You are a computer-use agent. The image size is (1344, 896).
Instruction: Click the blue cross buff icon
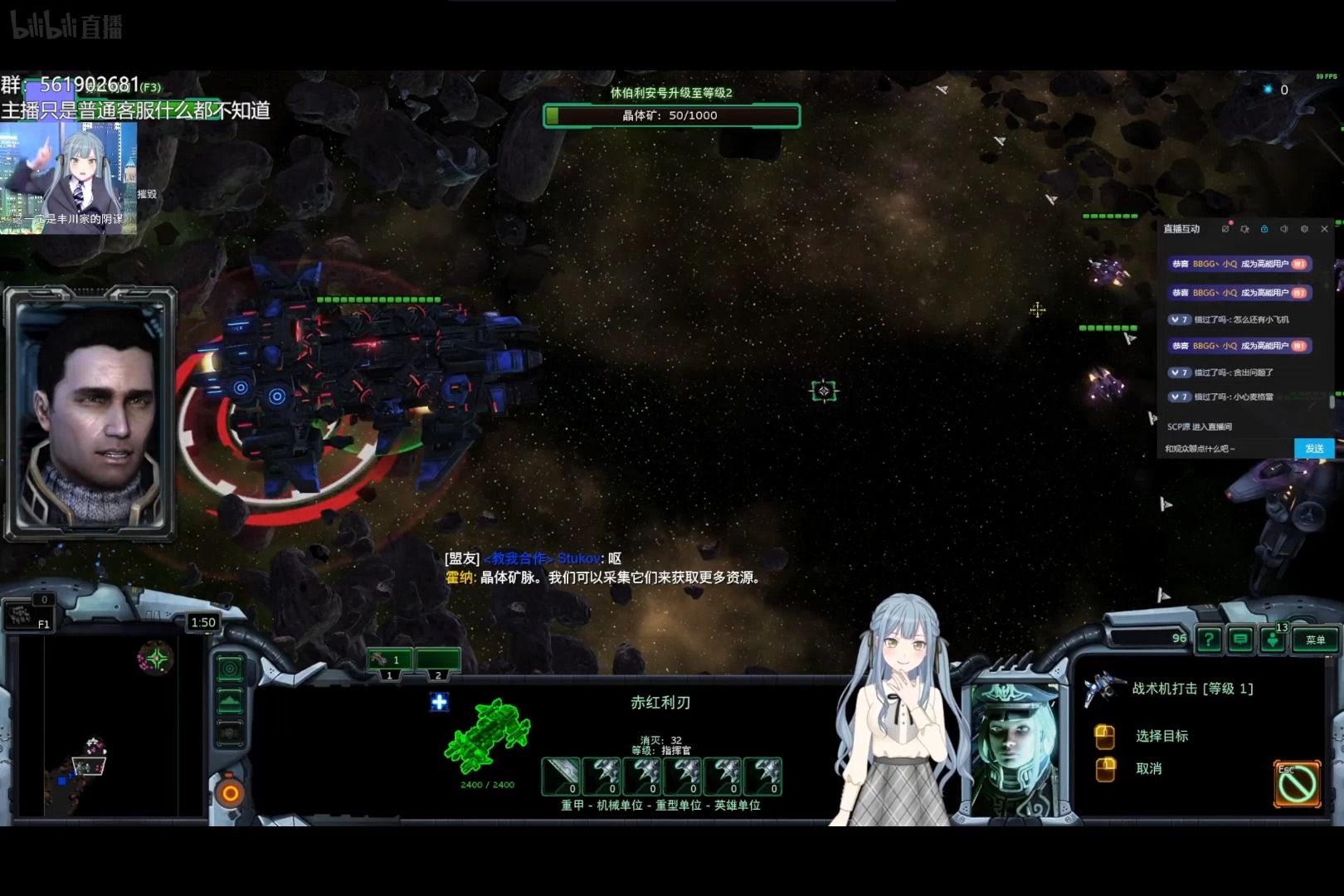click(x=439, y=702)
